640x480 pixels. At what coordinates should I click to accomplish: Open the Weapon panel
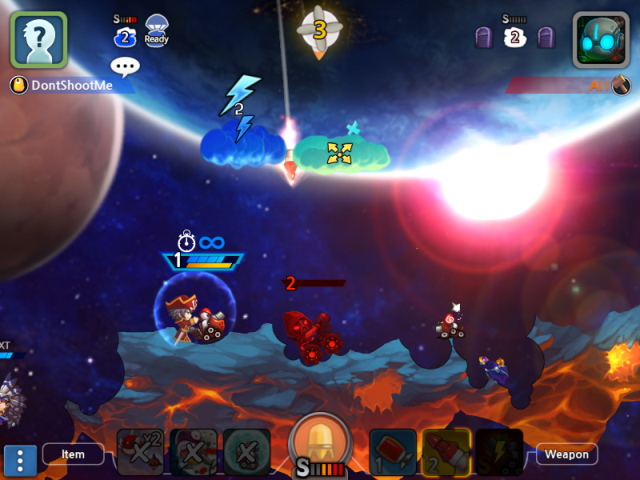point(567,454)
